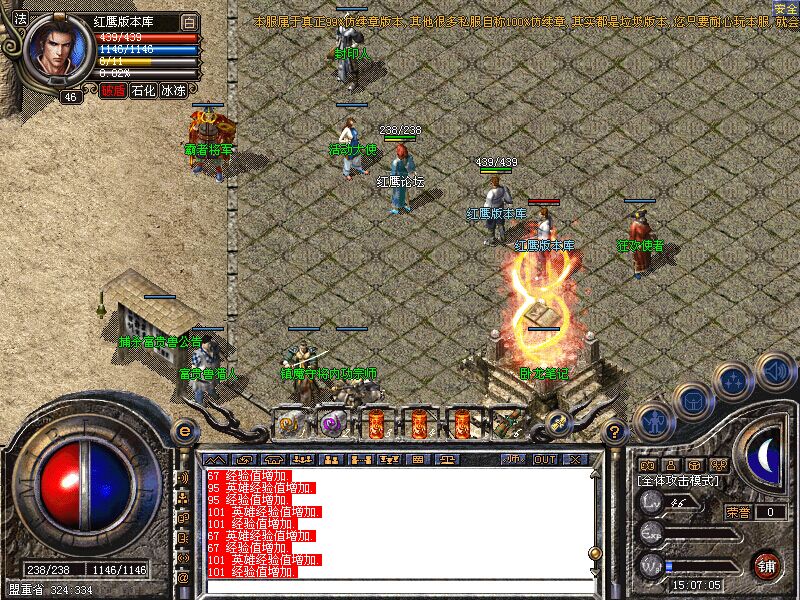Click the X button above chat
Viewport: 800px width, 600px height.
[574, 460]
